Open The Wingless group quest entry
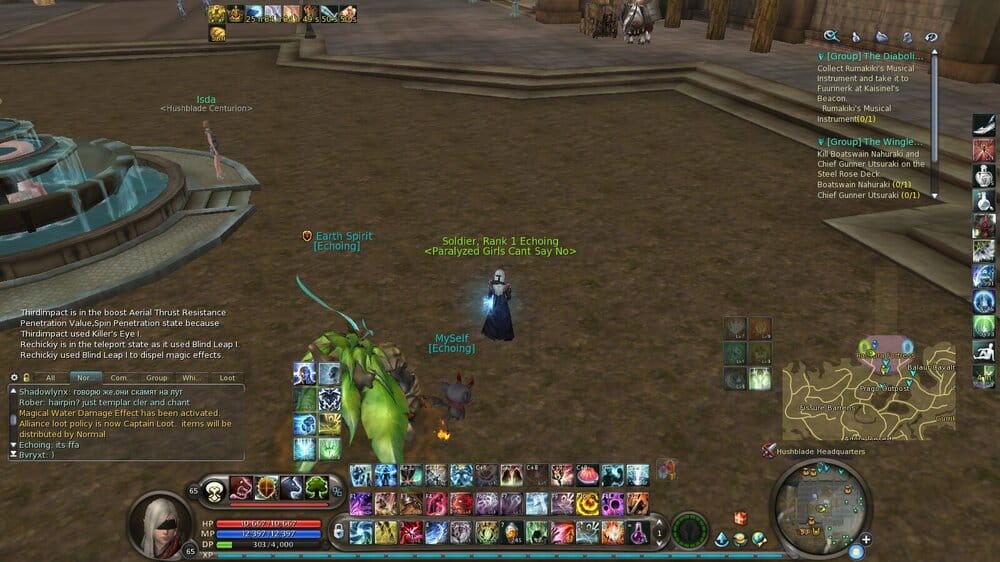Screen dimensions: 1000x562 tap(870, 142)
